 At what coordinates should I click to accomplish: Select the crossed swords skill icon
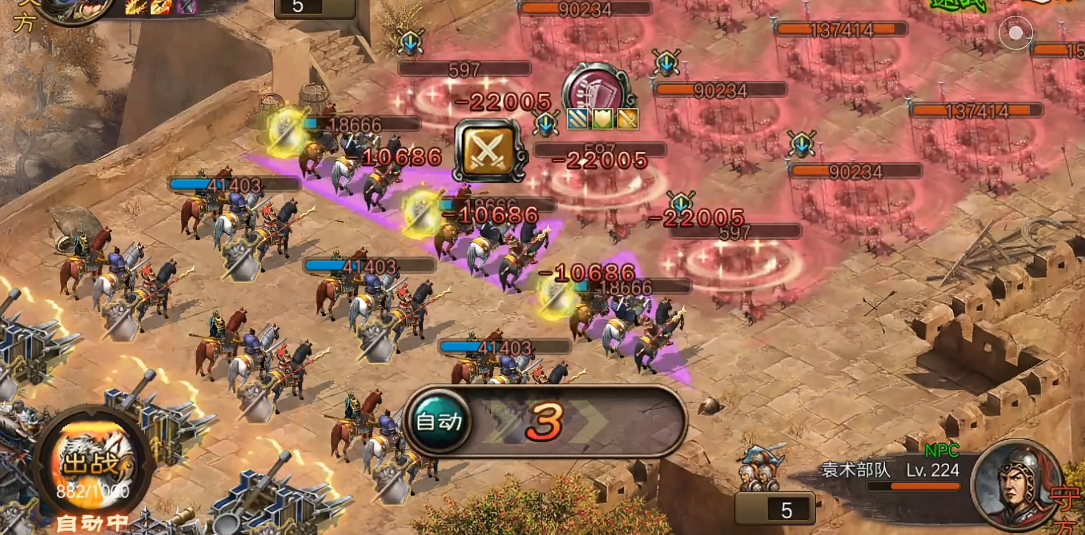coord(486,151)
